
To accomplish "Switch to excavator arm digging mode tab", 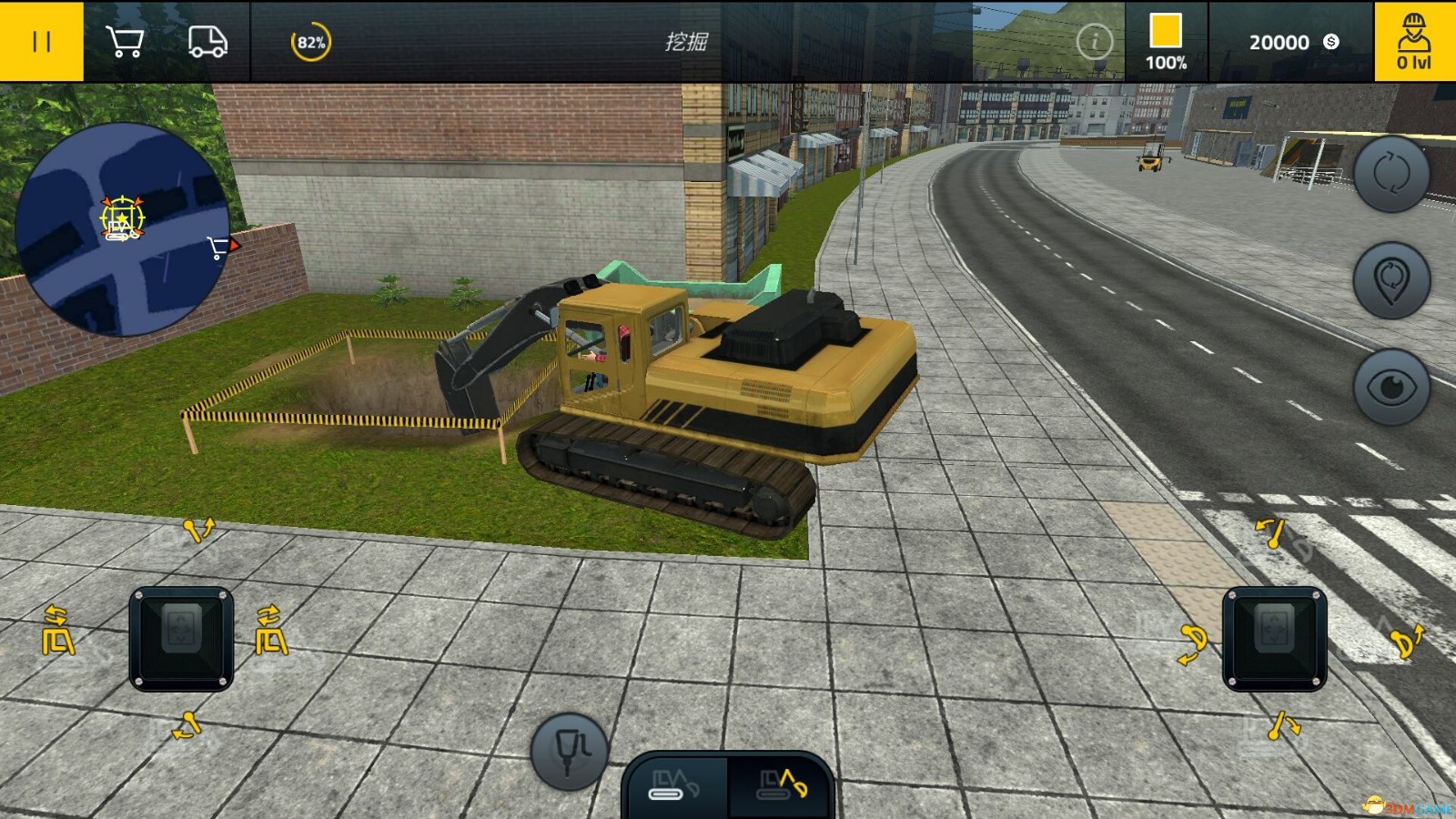I will click(x=782, y=784).
